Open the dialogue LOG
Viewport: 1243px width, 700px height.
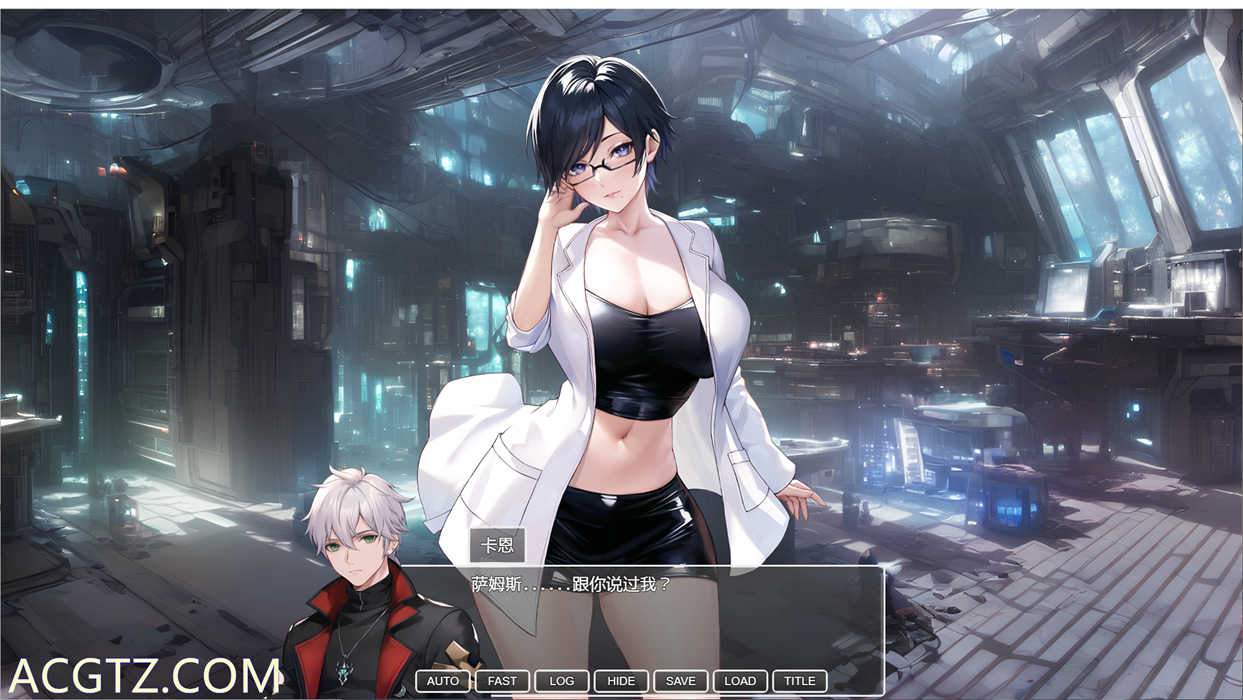[x=562, y=681]
